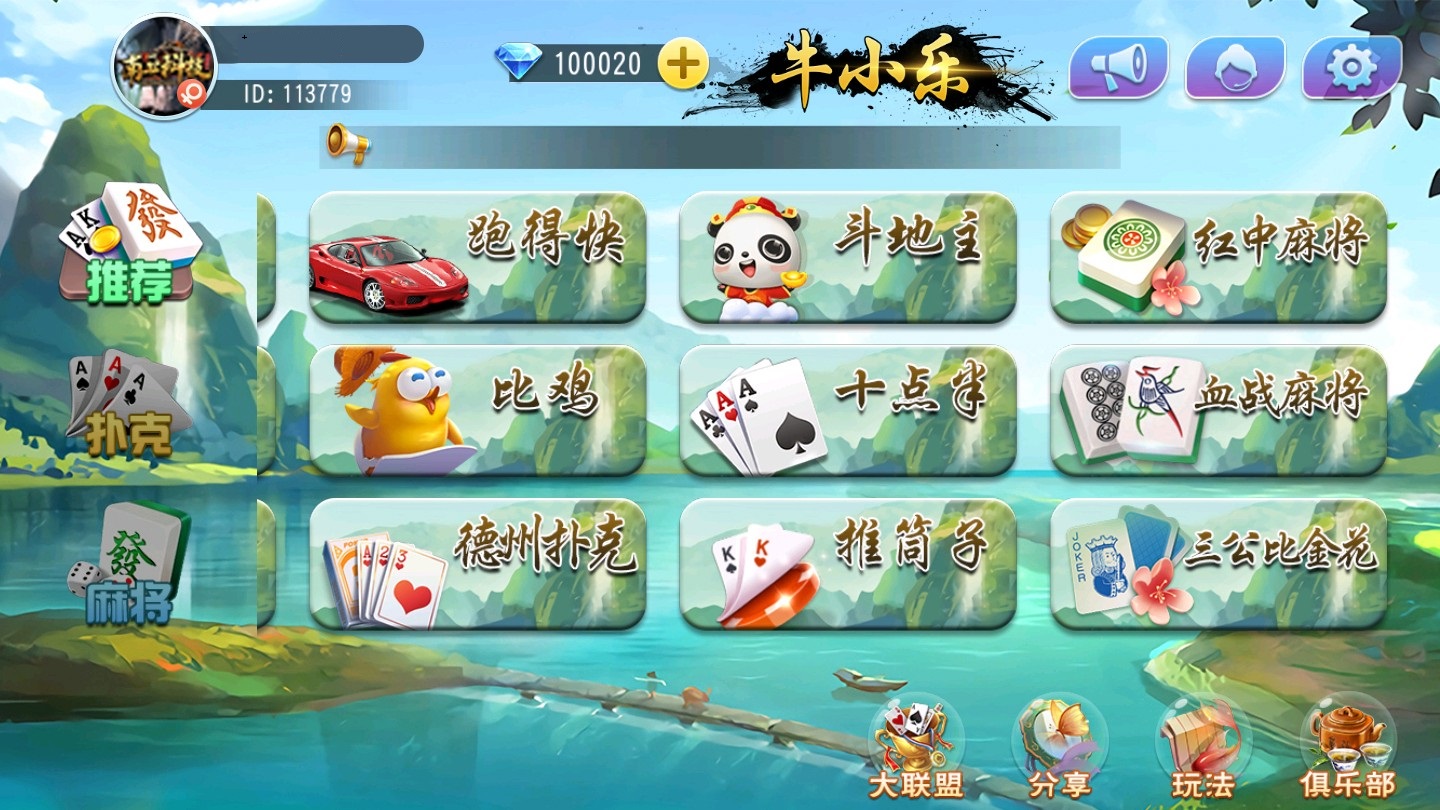Open the gear settings button

click(x=1352, y=67)
